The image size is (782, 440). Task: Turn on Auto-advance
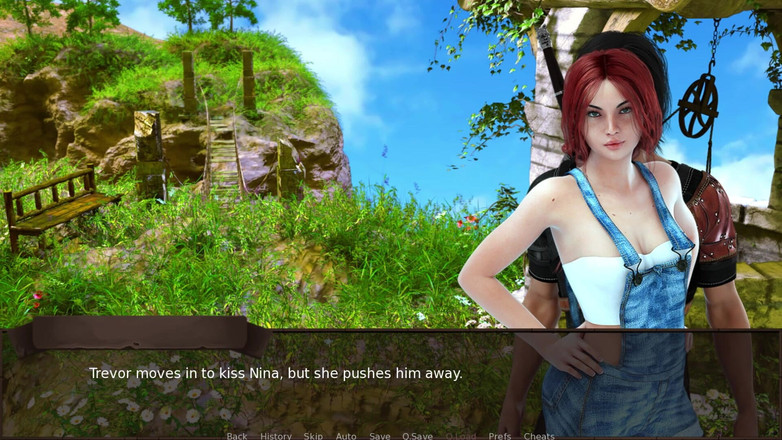346,436
